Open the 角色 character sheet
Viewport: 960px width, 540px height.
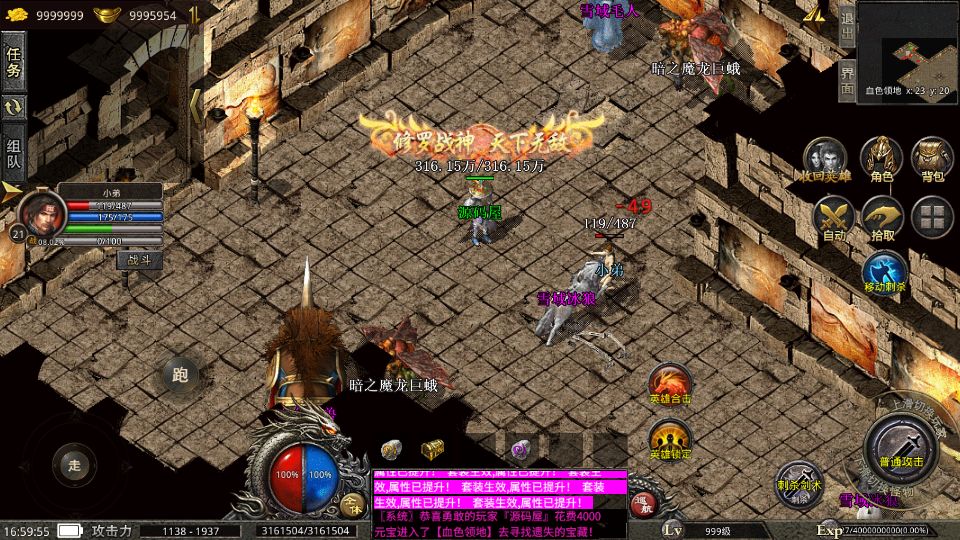(x=881, y=159)
